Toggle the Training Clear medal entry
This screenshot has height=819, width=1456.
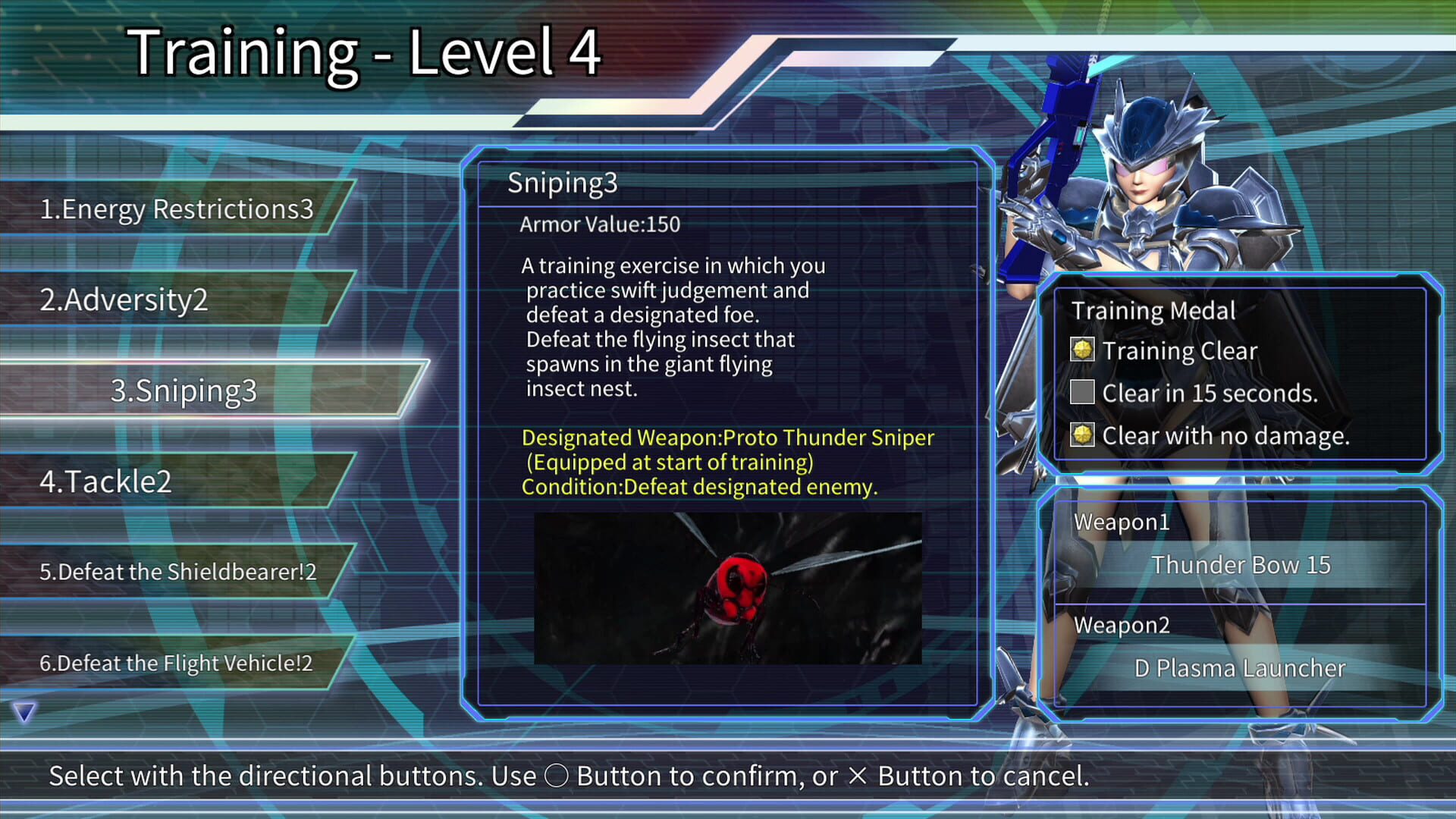click(x=1179, y=350)
